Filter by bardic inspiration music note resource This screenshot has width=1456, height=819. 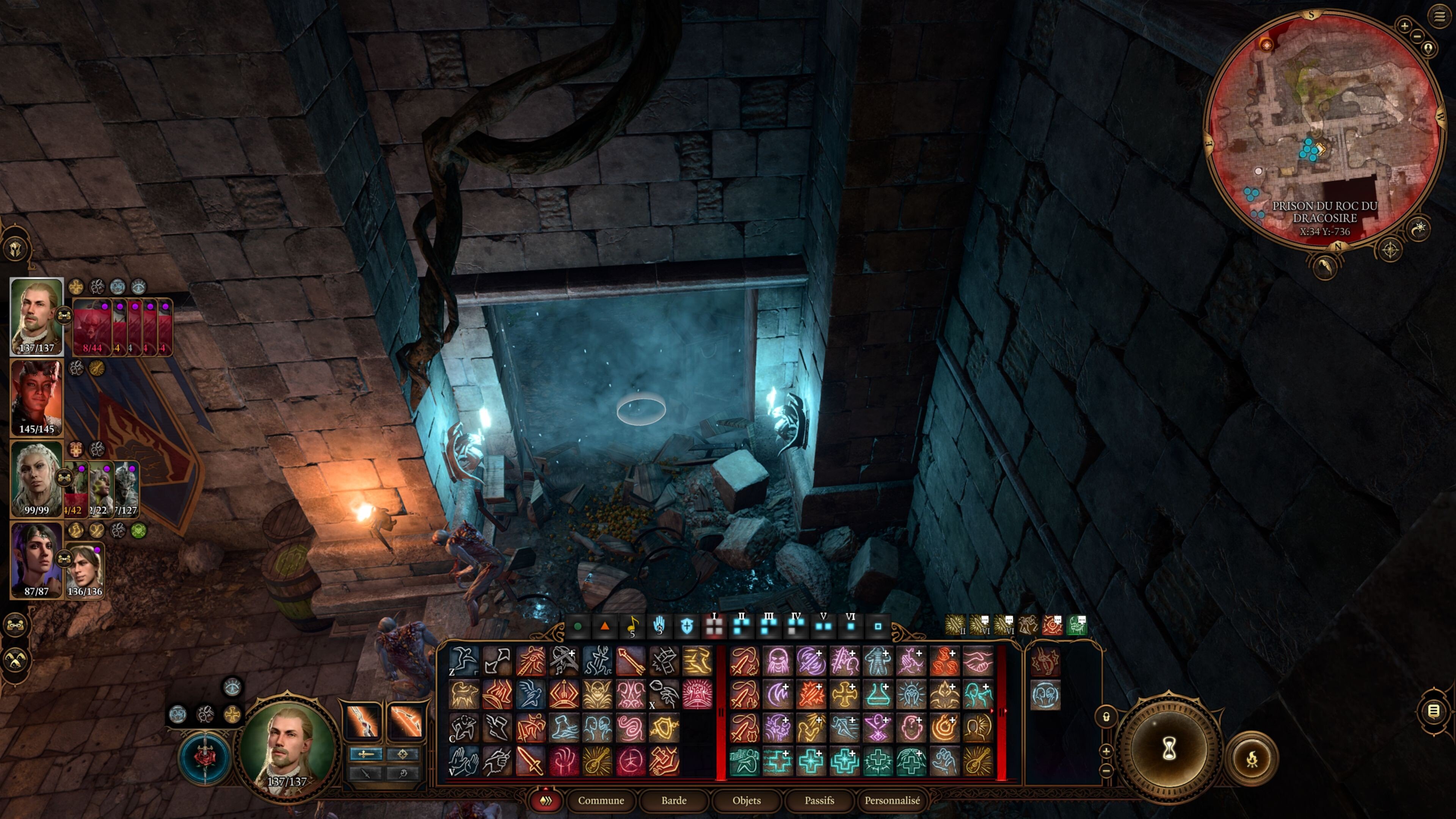pyautogui.click(x=632, y=626)
